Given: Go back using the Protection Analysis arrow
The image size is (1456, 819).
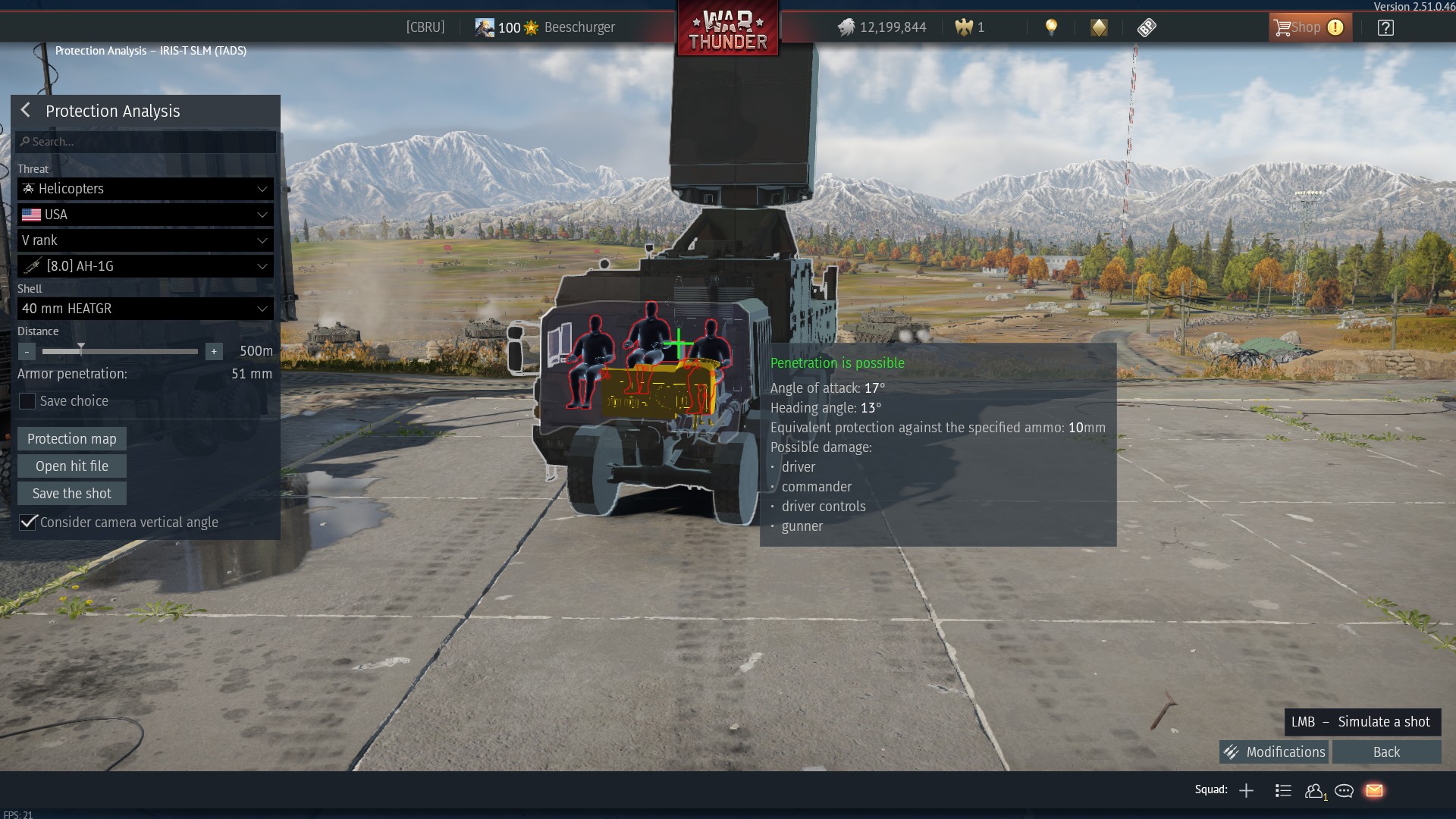Looking at the screenshot, I should pos(26,111).
